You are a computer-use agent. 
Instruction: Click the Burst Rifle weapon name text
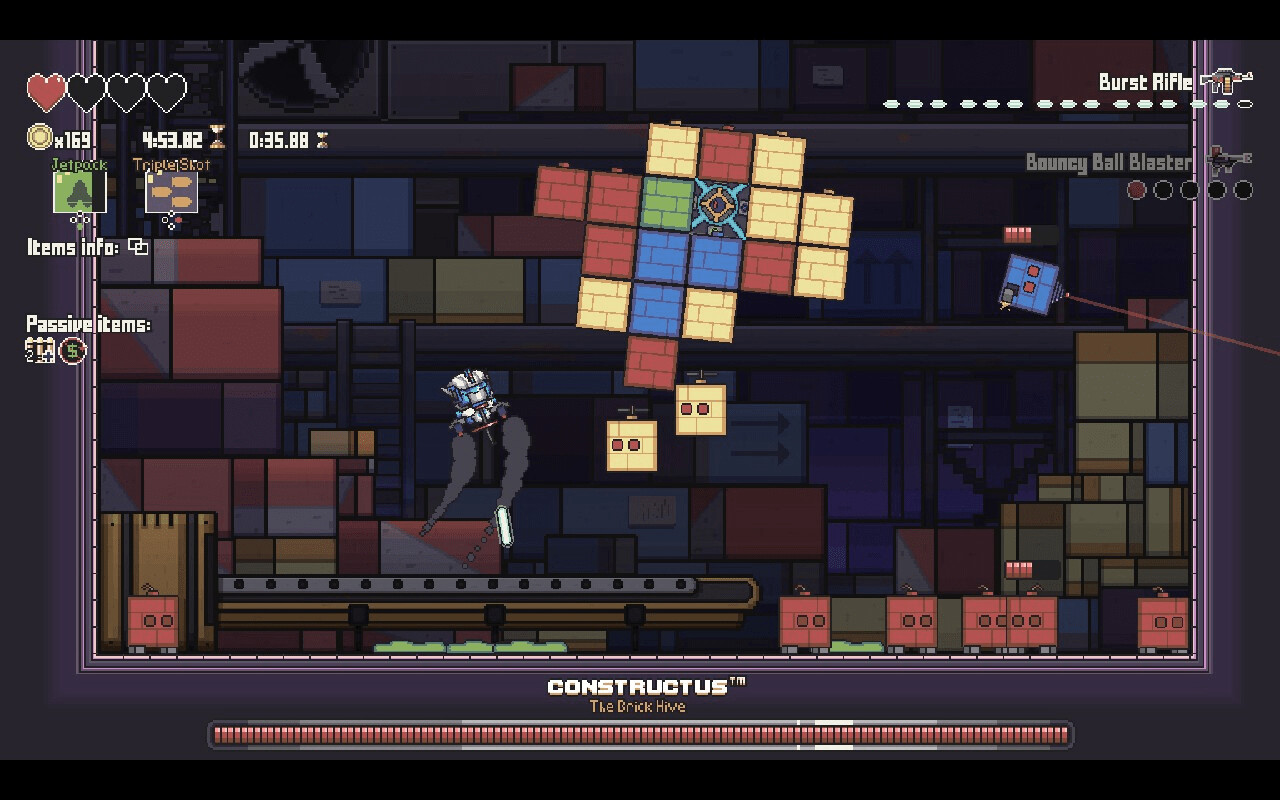(1145, 82)
